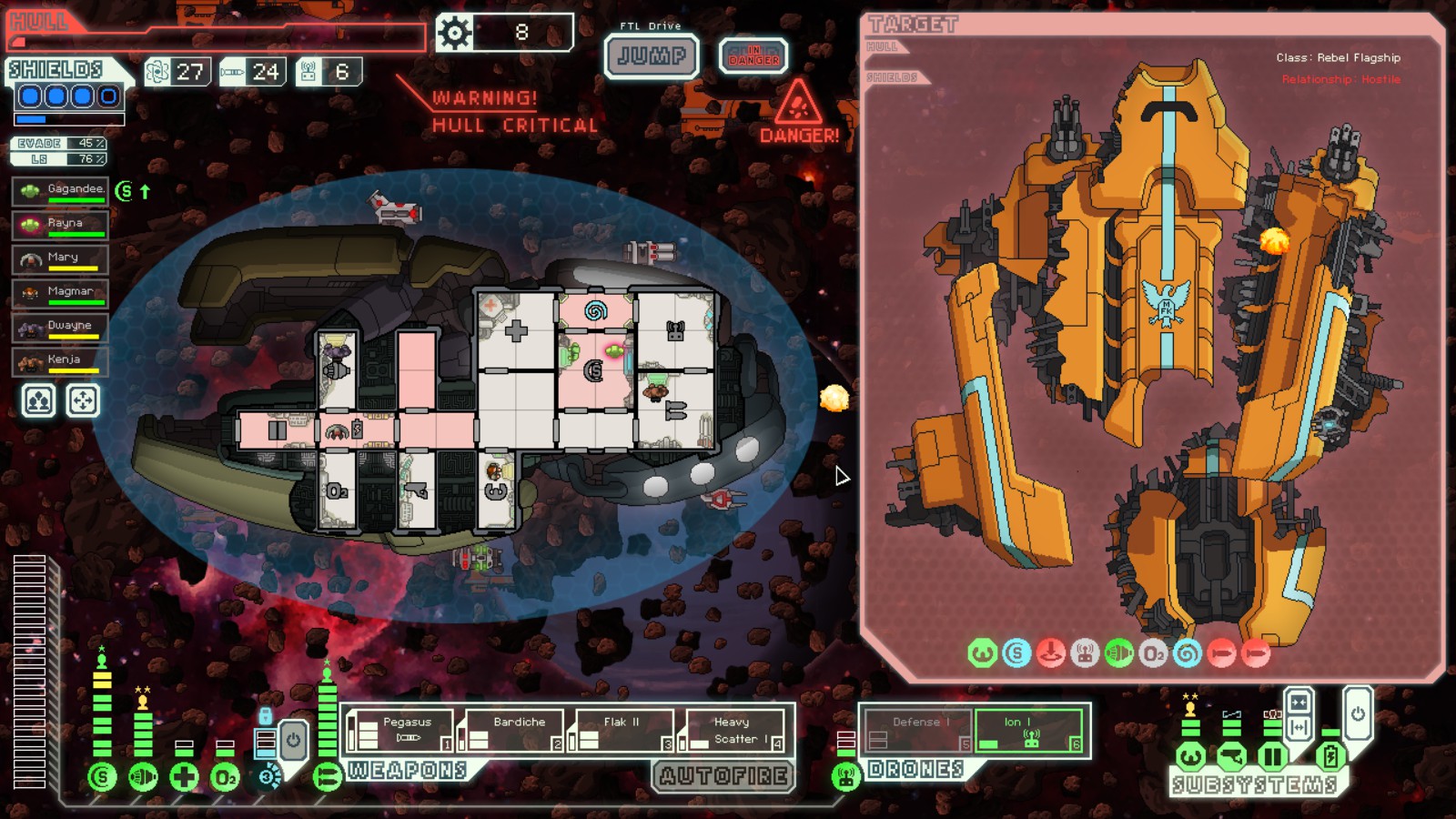Select the Shields system power icon

[103, 775]
